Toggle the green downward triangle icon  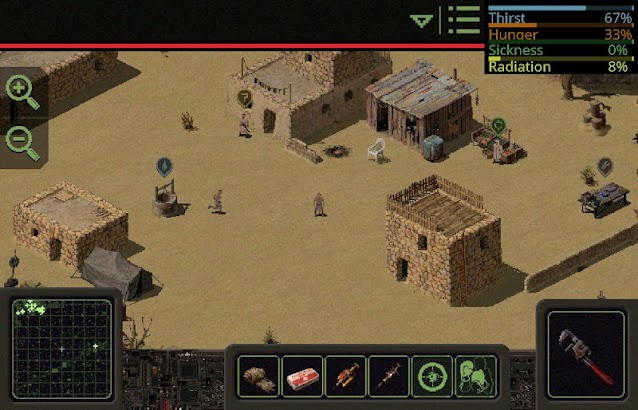pos(422,20)
